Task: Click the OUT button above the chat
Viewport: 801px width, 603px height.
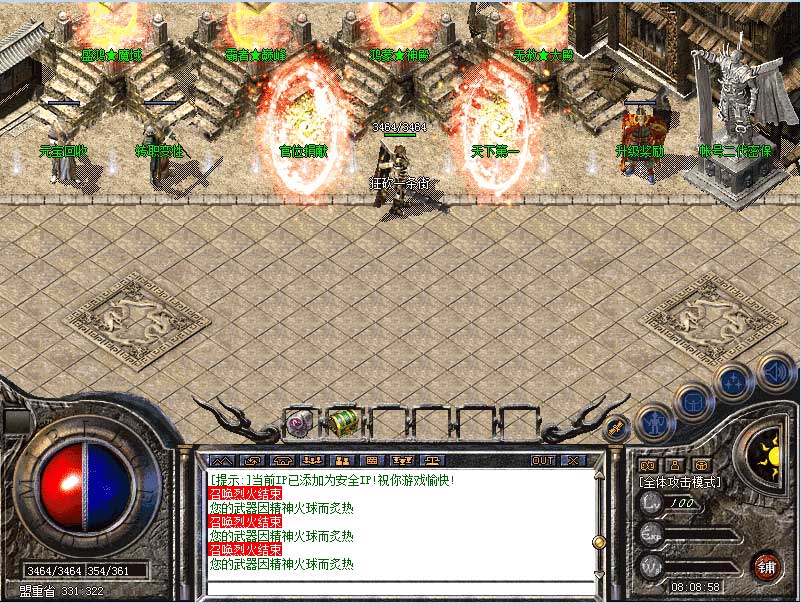Action: point(542,461)
